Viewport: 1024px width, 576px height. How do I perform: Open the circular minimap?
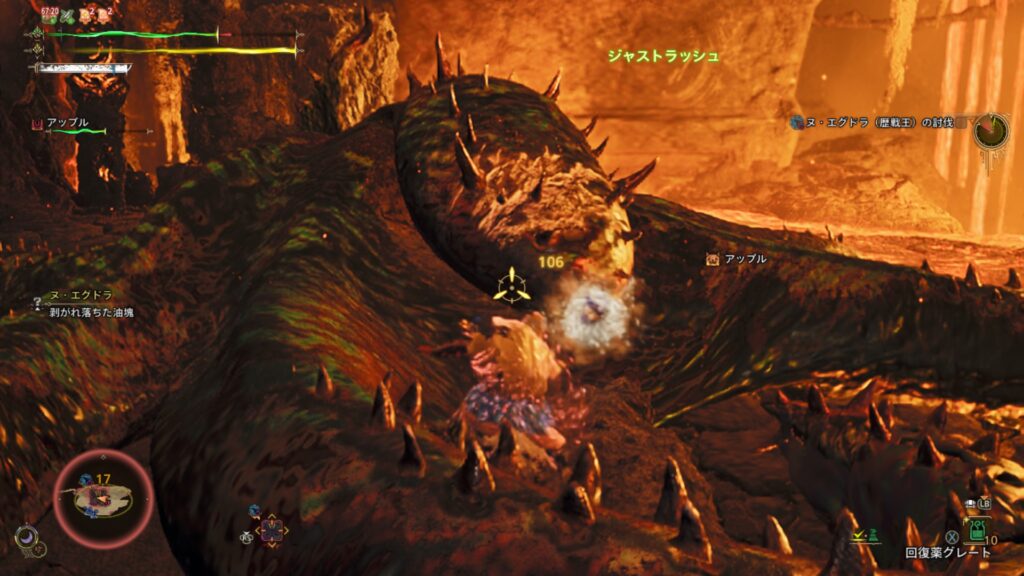102,497
